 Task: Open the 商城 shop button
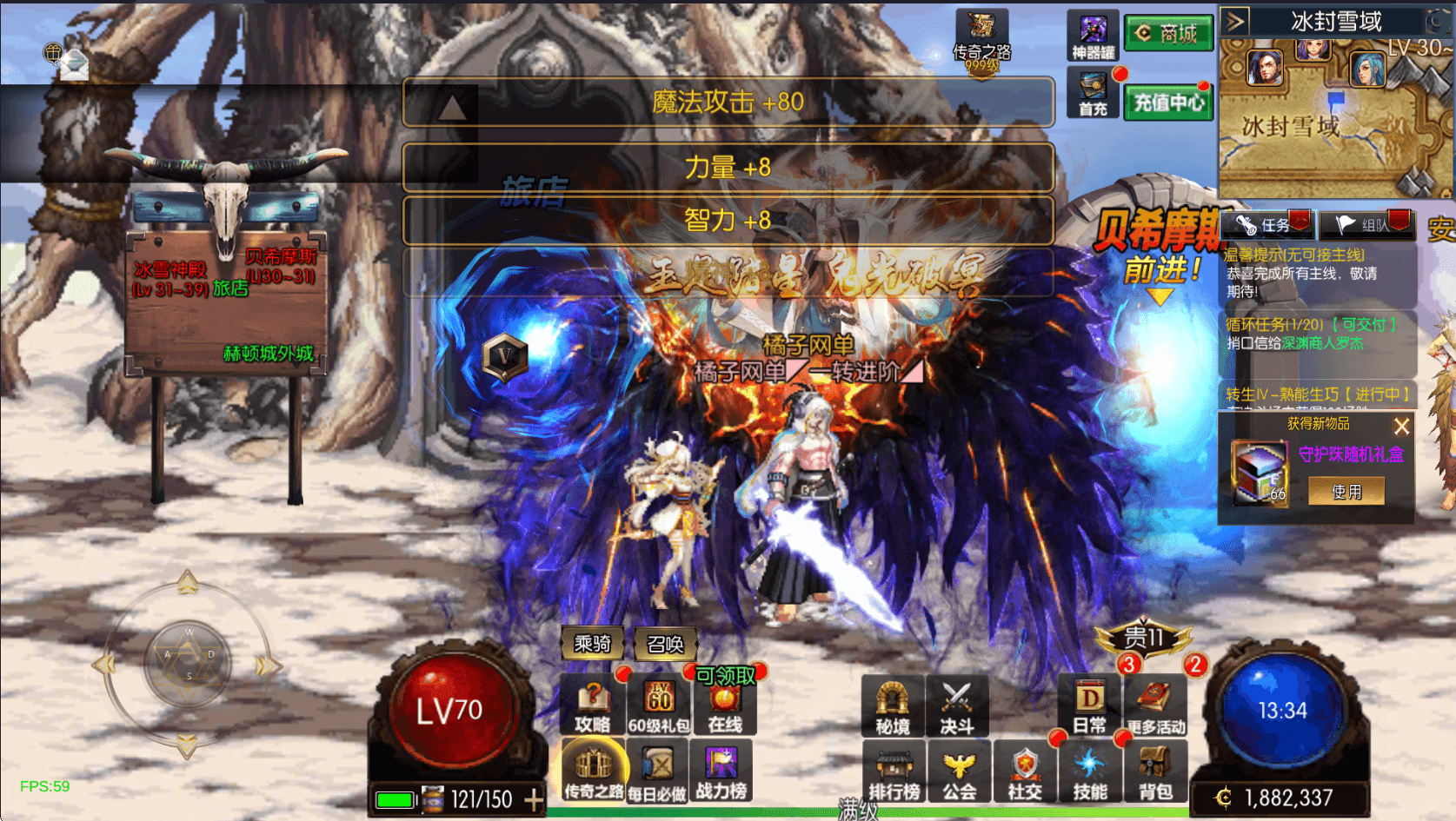[x=1167, y=34]
